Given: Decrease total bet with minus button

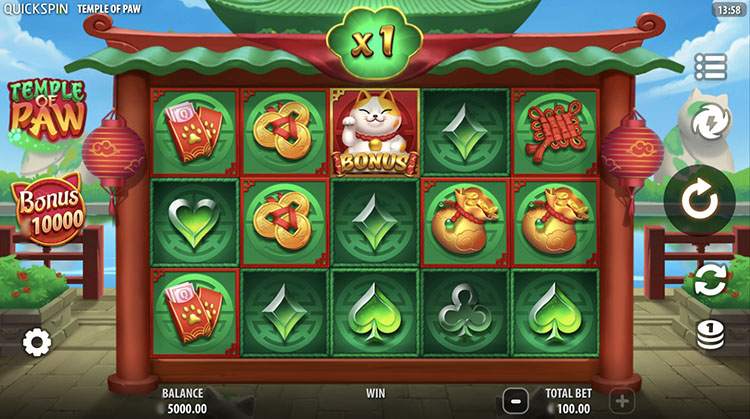Looking at the screenshot, I should pyautogui.click(x=514, y=399).
